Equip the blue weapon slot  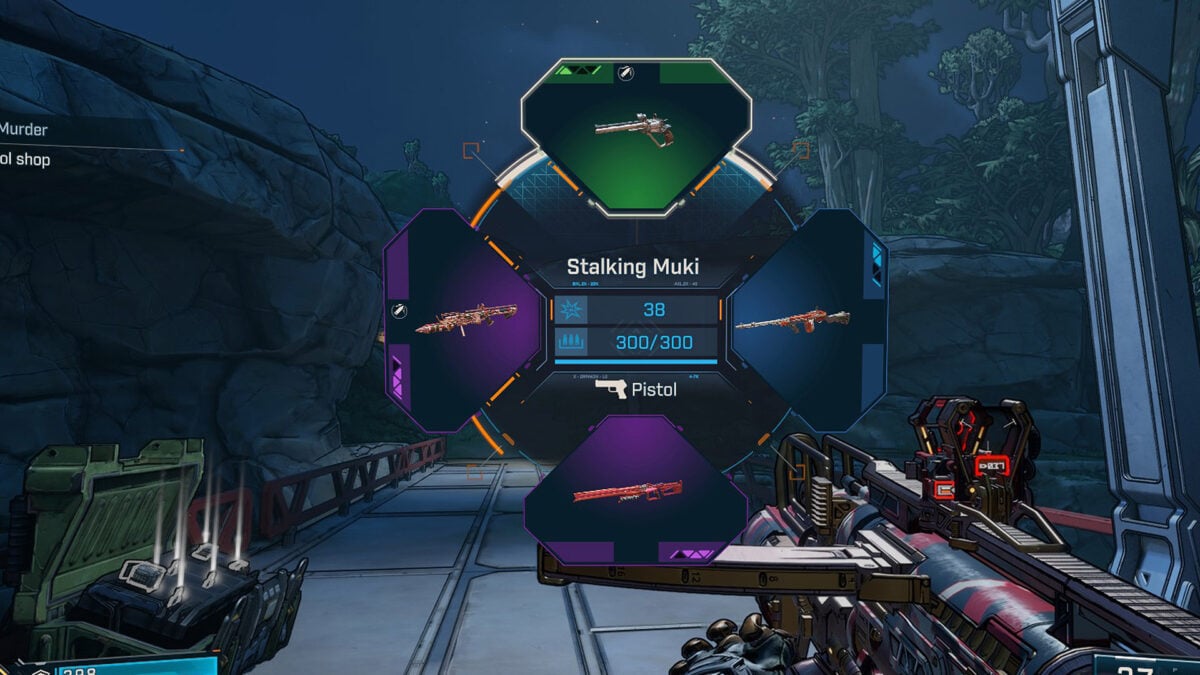795,320
